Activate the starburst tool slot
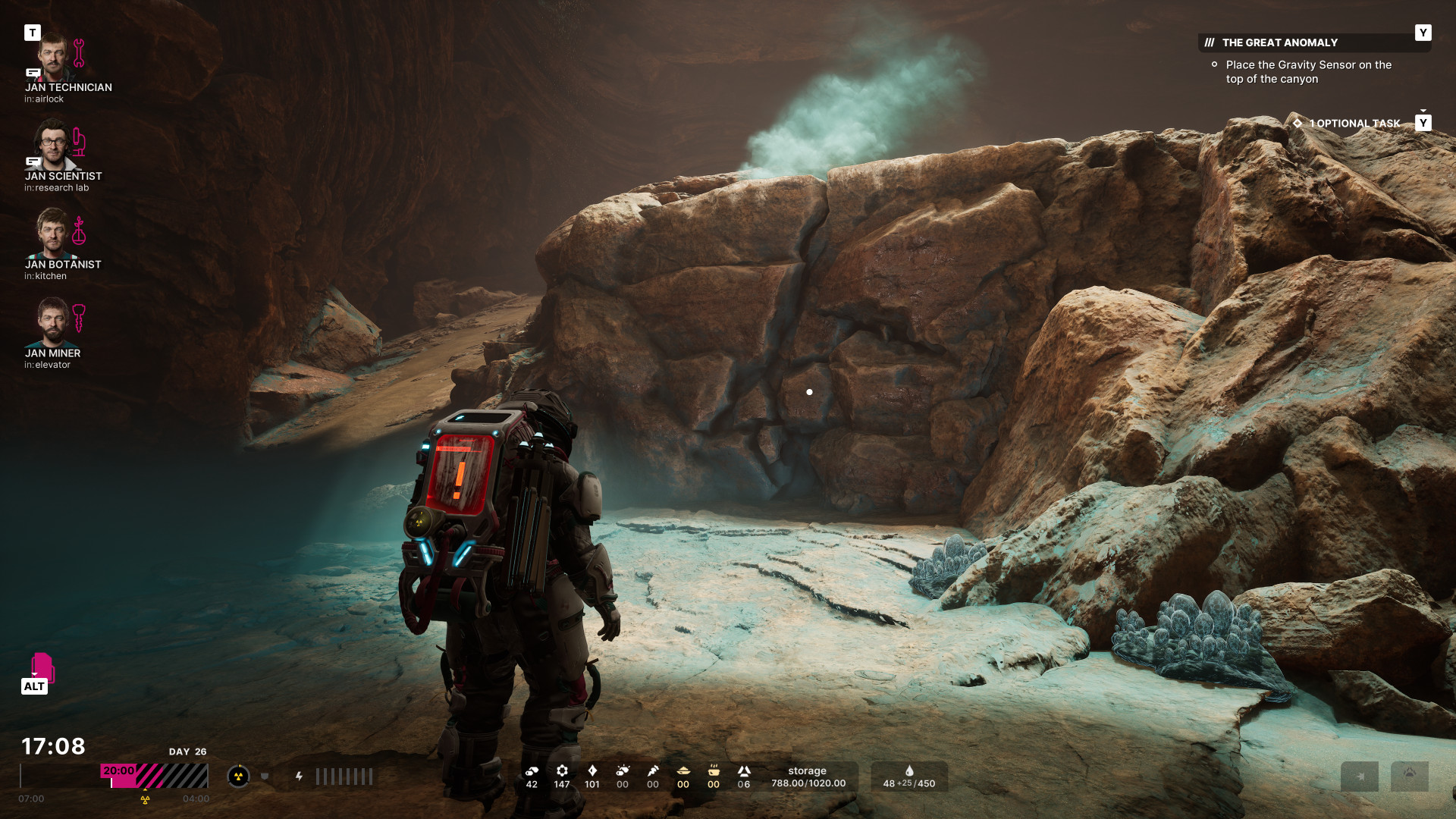Image resolution: width=1456 pixels, height=819 pixels. (x=1360, y=776)
